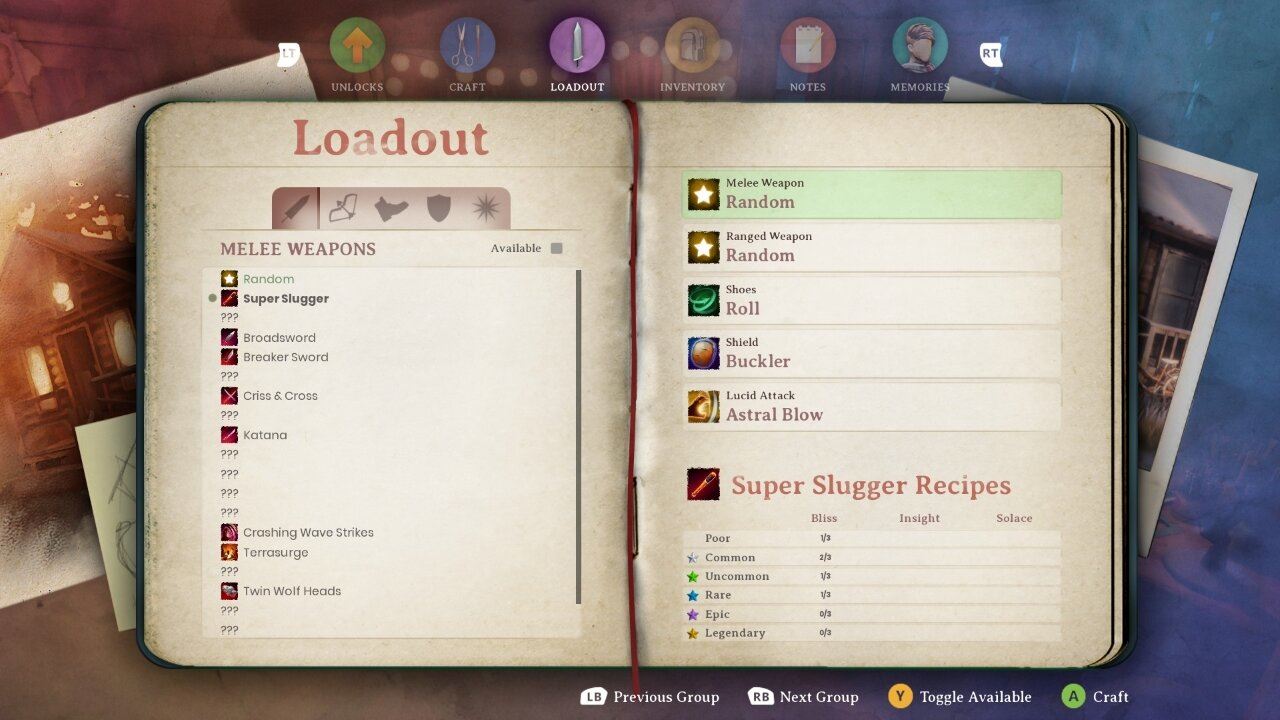Select the Lucid Attack Astral Blow slot

pos(871,406)
